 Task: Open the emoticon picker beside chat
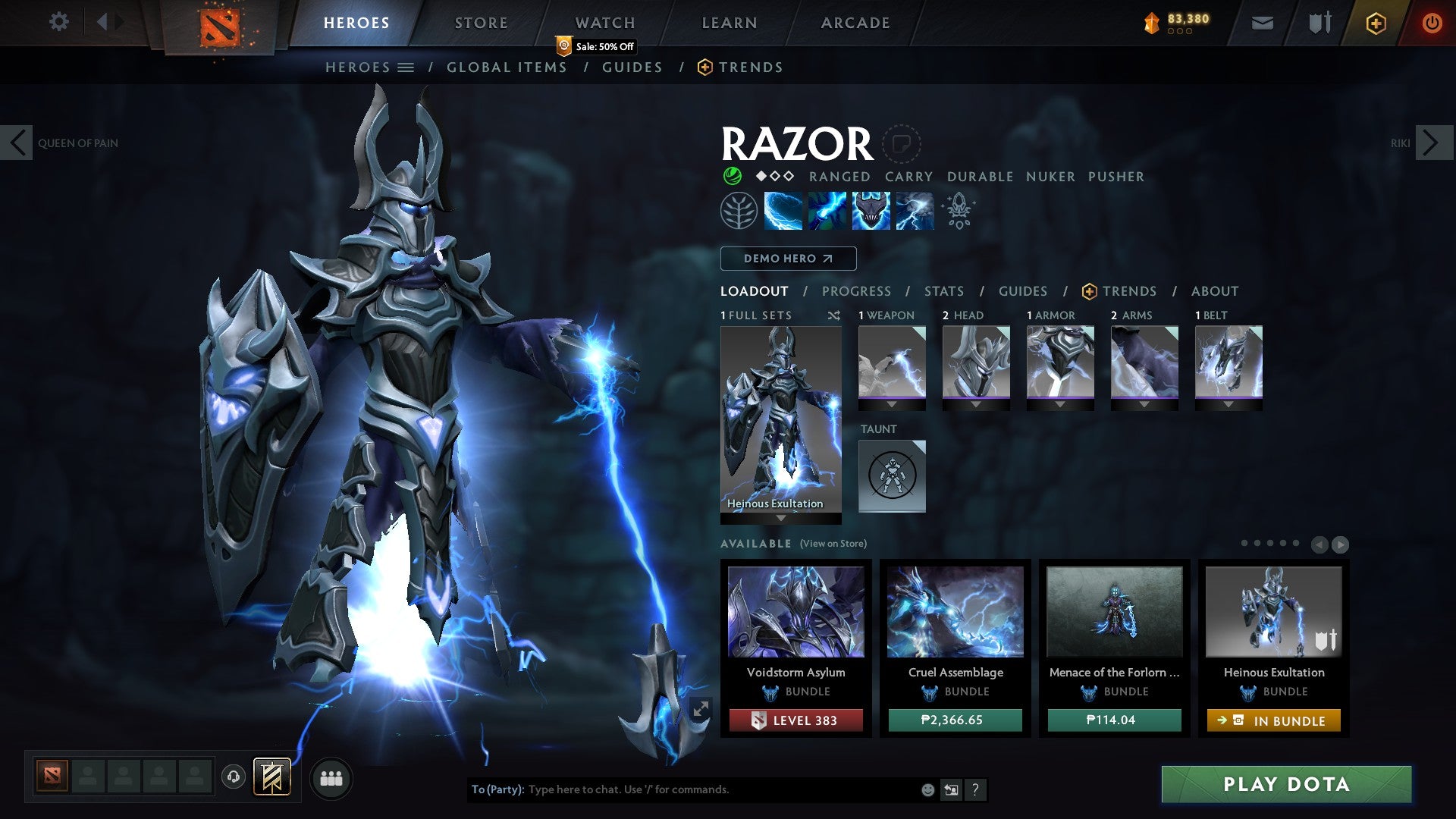pyautogui.click(x=928, y=789)
